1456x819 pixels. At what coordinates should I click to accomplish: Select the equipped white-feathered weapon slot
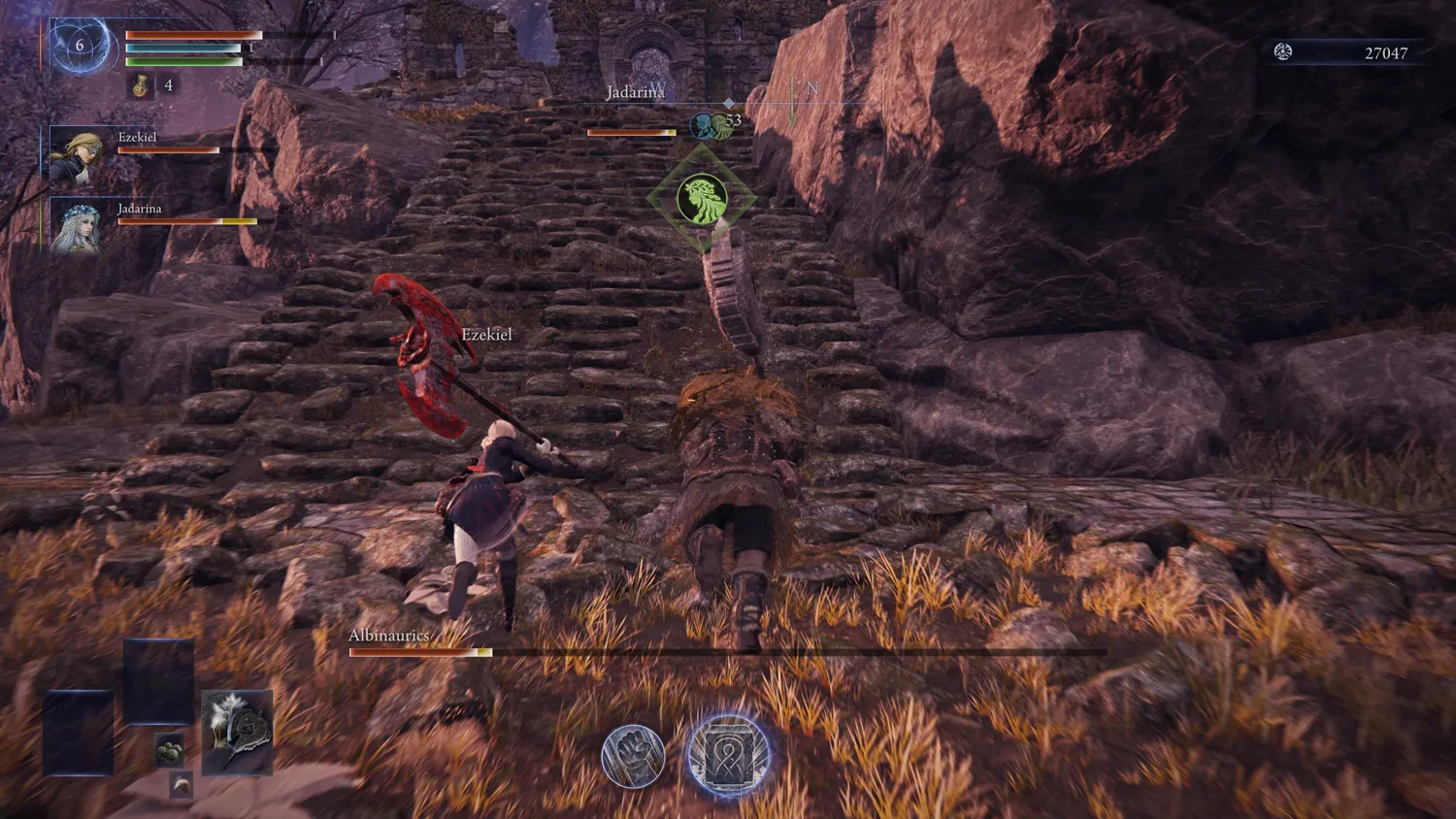(237, 733)
